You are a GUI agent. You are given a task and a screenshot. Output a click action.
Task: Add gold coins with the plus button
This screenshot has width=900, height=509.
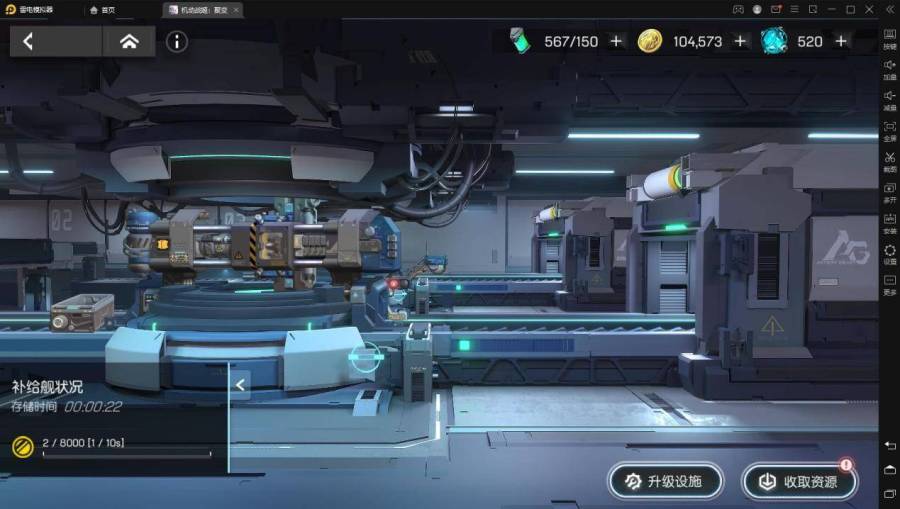point(740,41)
